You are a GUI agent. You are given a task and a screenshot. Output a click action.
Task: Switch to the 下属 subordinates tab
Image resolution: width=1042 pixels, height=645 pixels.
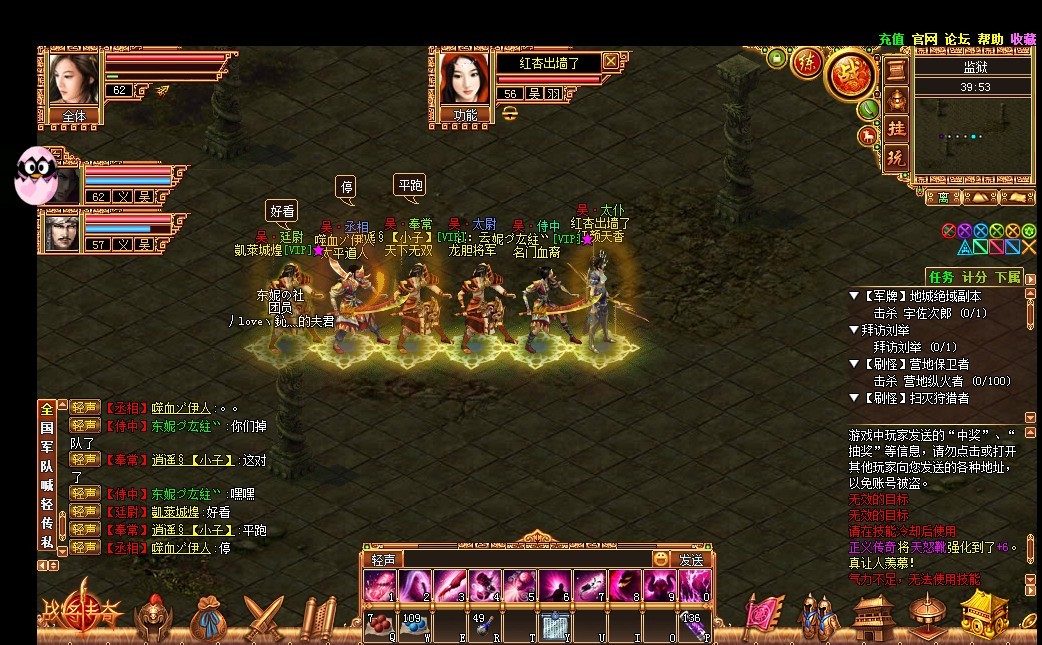(x=1007, y=277)
